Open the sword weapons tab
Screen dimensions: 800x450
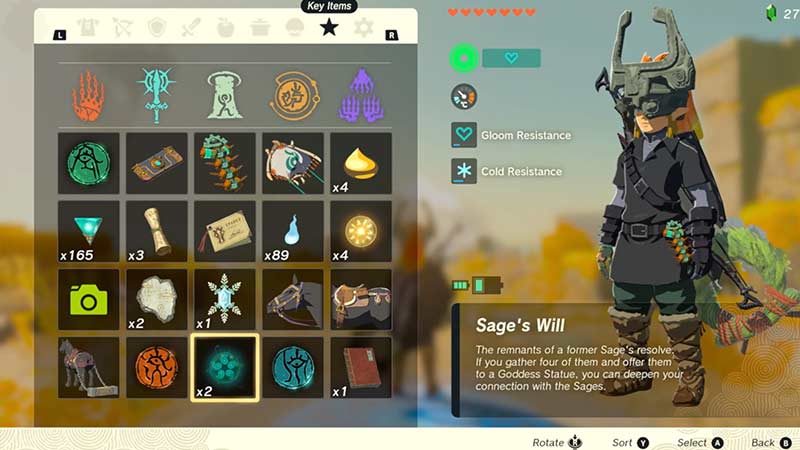click(191, 28)
